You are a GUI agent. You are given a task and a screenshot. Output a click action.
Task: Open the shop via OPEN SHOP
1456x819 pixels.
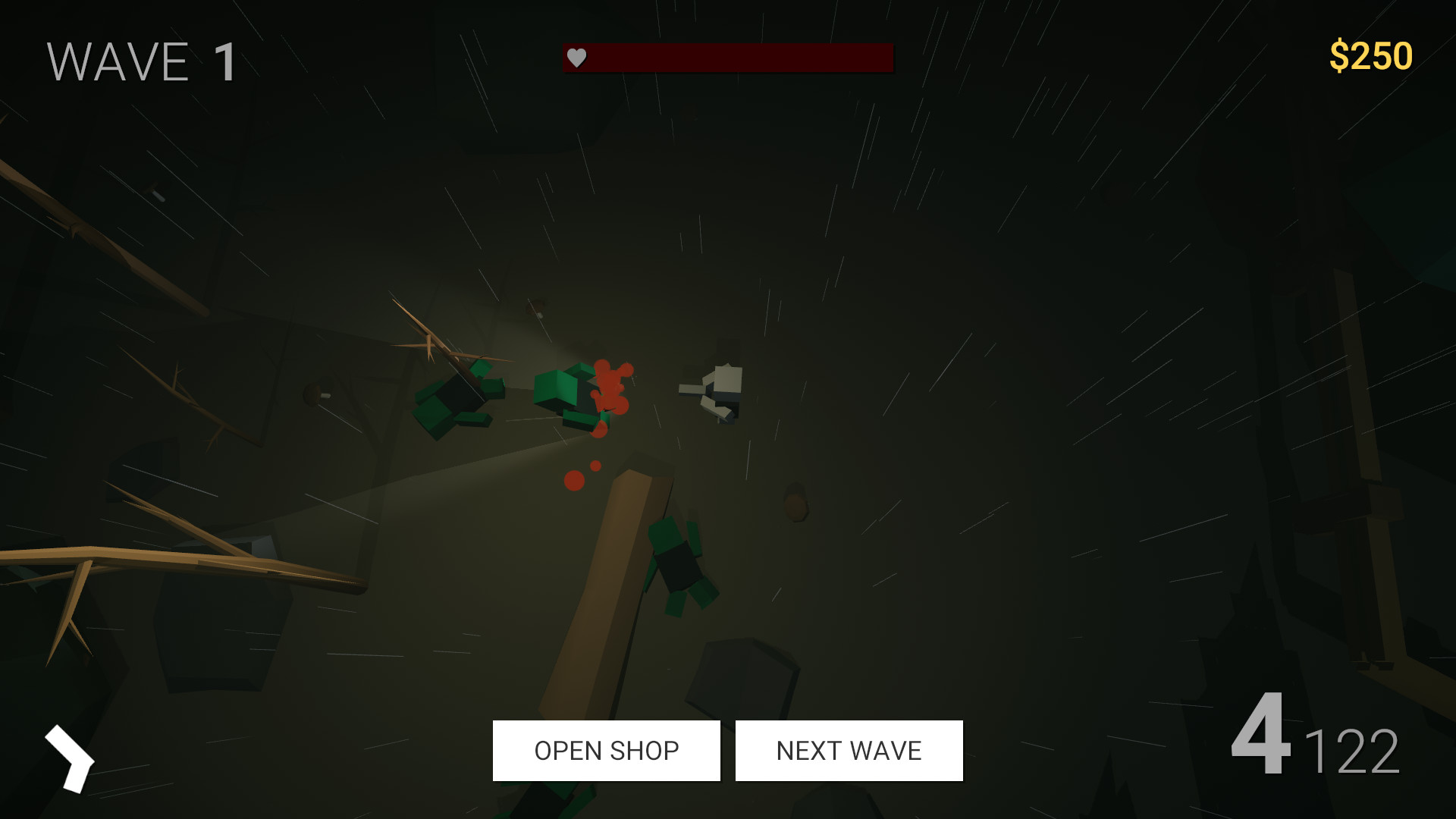pyautogui.click(x=606, y=751)
